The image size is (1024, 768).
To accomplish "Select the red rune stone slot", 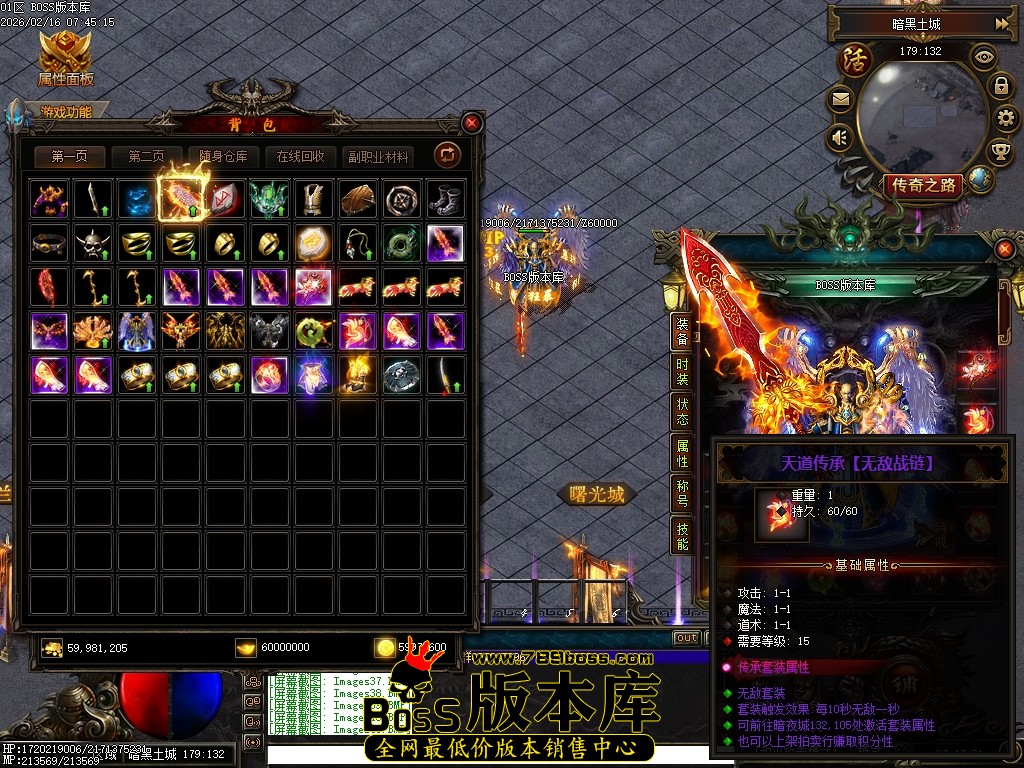I will point(225,198).
